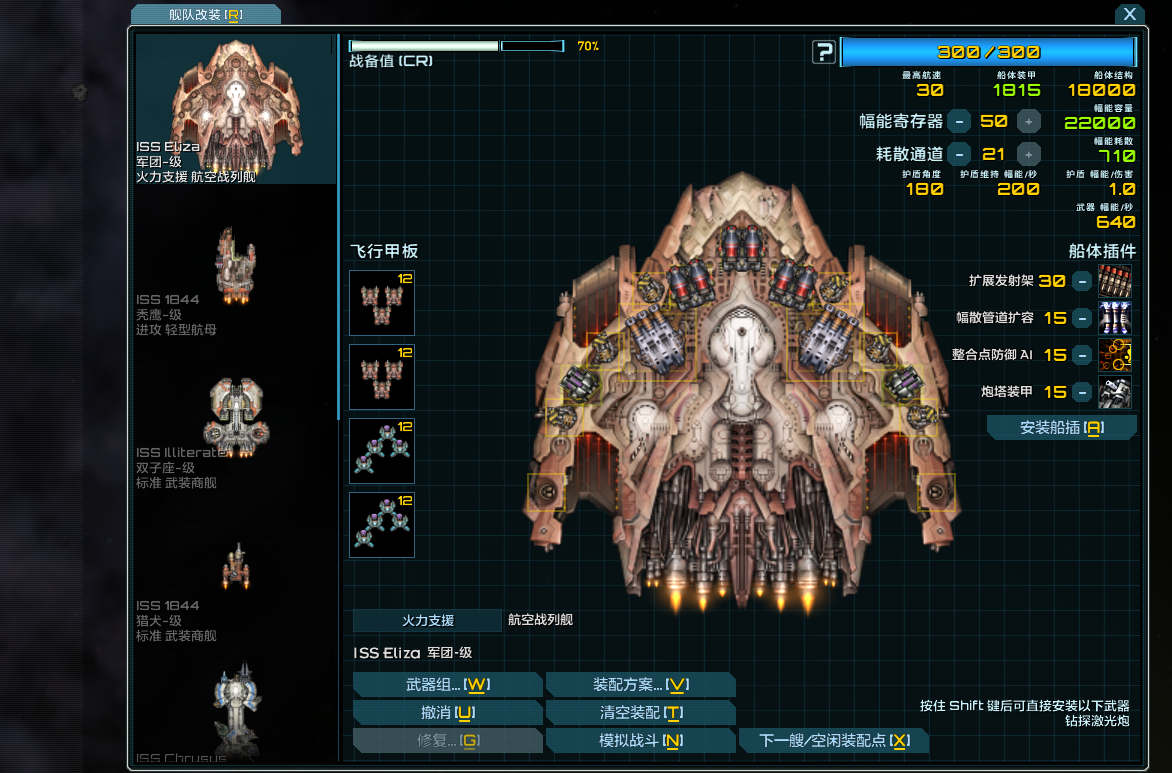Open 武器组 weapon groups
This screenshot has height=773, width=1172.
click(447, 684)
